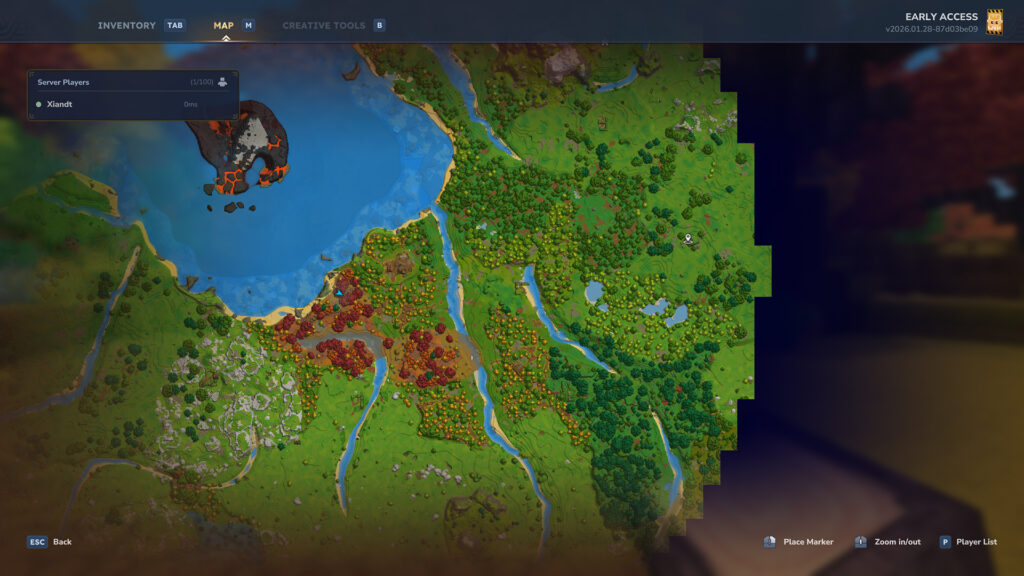This screenshot has height=576, width=1024.
Task: Switch to the Inventory tab
Action: [x=127, y=25]
